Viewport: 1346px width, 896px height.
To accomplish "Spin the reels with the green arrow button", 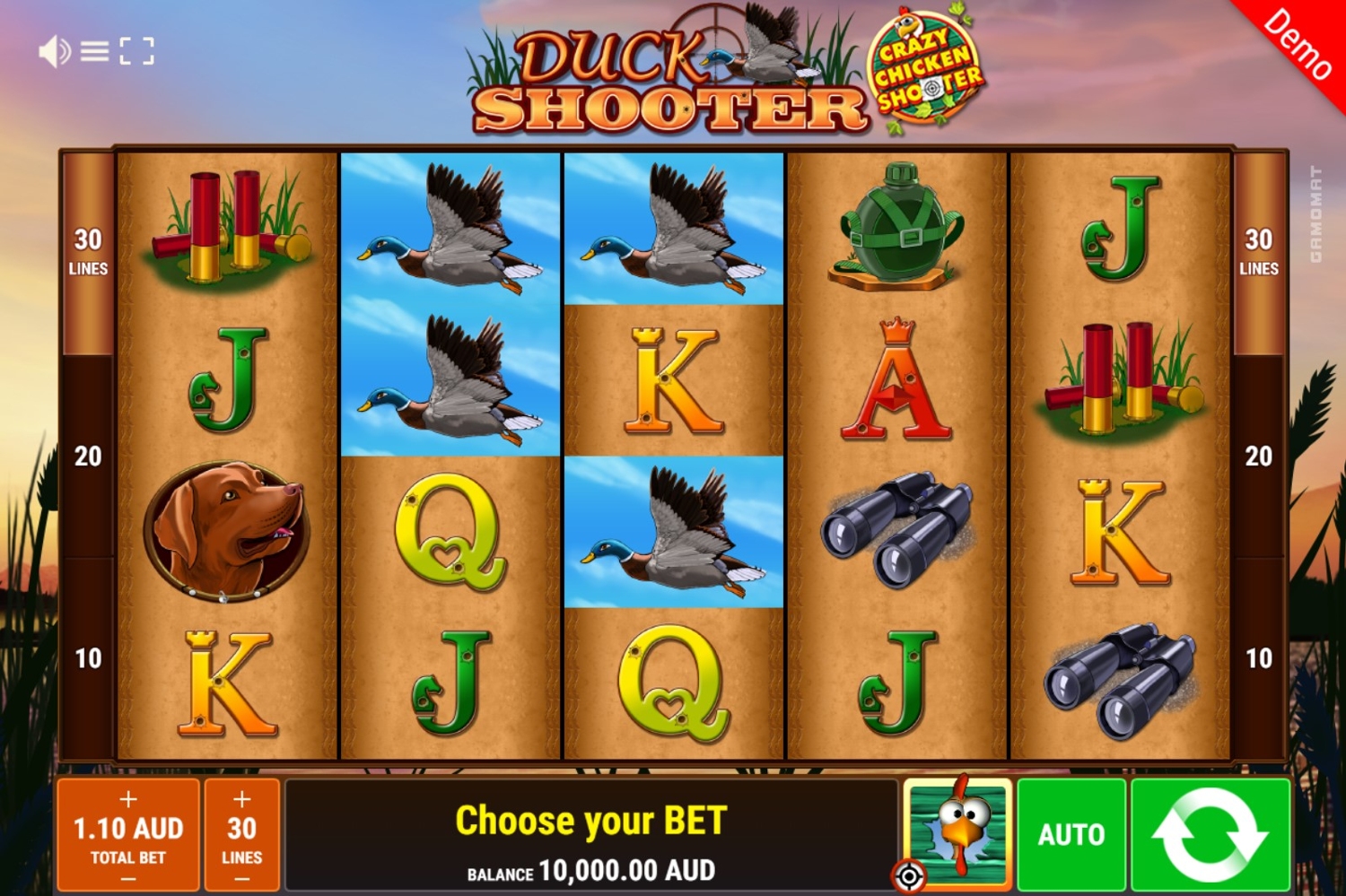I will [1210, 834].
